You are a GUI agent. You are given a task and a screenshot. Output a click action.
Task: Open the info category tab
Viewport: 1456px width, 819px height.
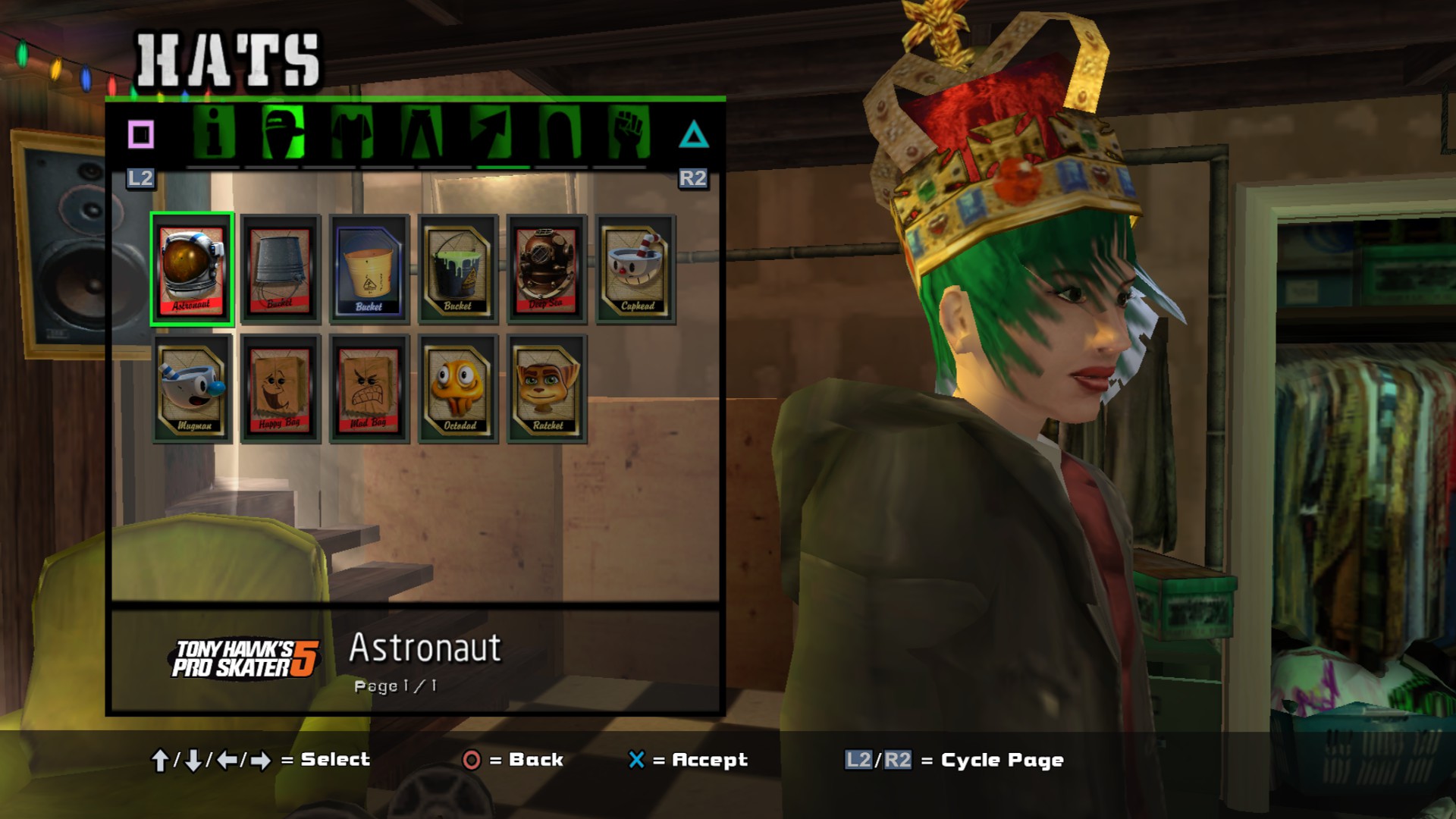coord(214,133)
